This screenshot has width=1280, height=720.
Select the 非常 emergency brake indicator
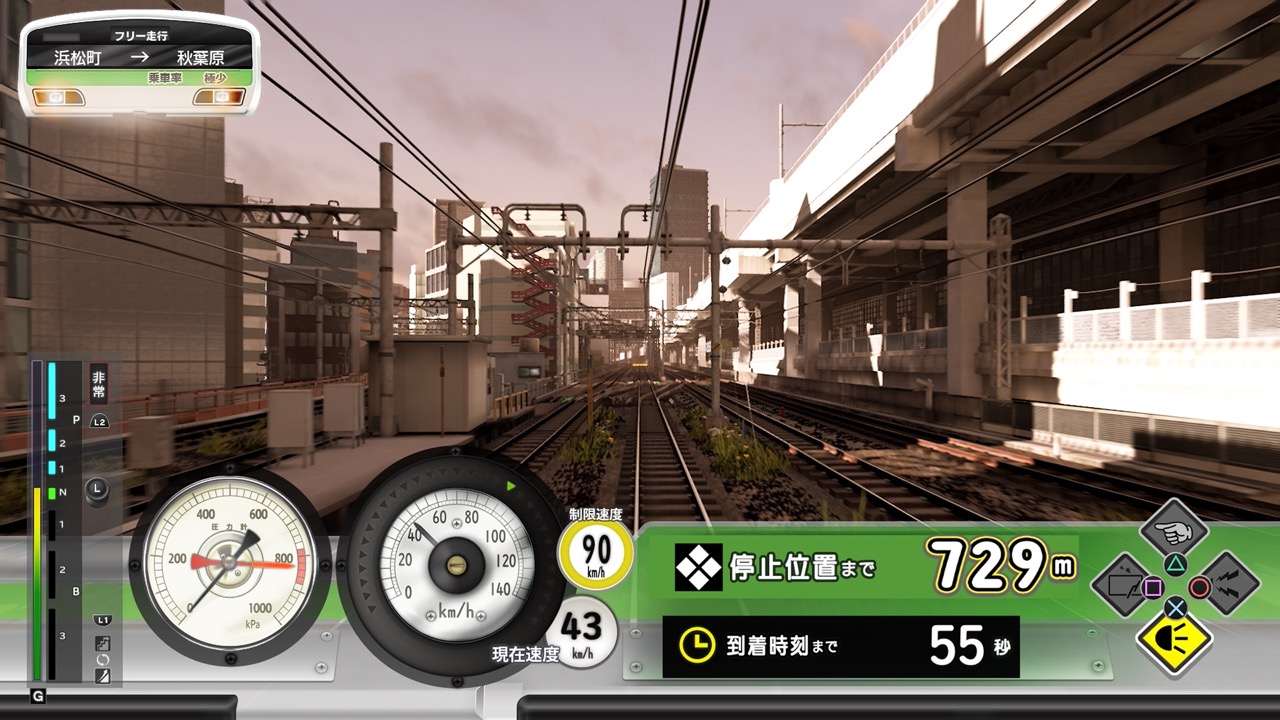tap(99, 384)
